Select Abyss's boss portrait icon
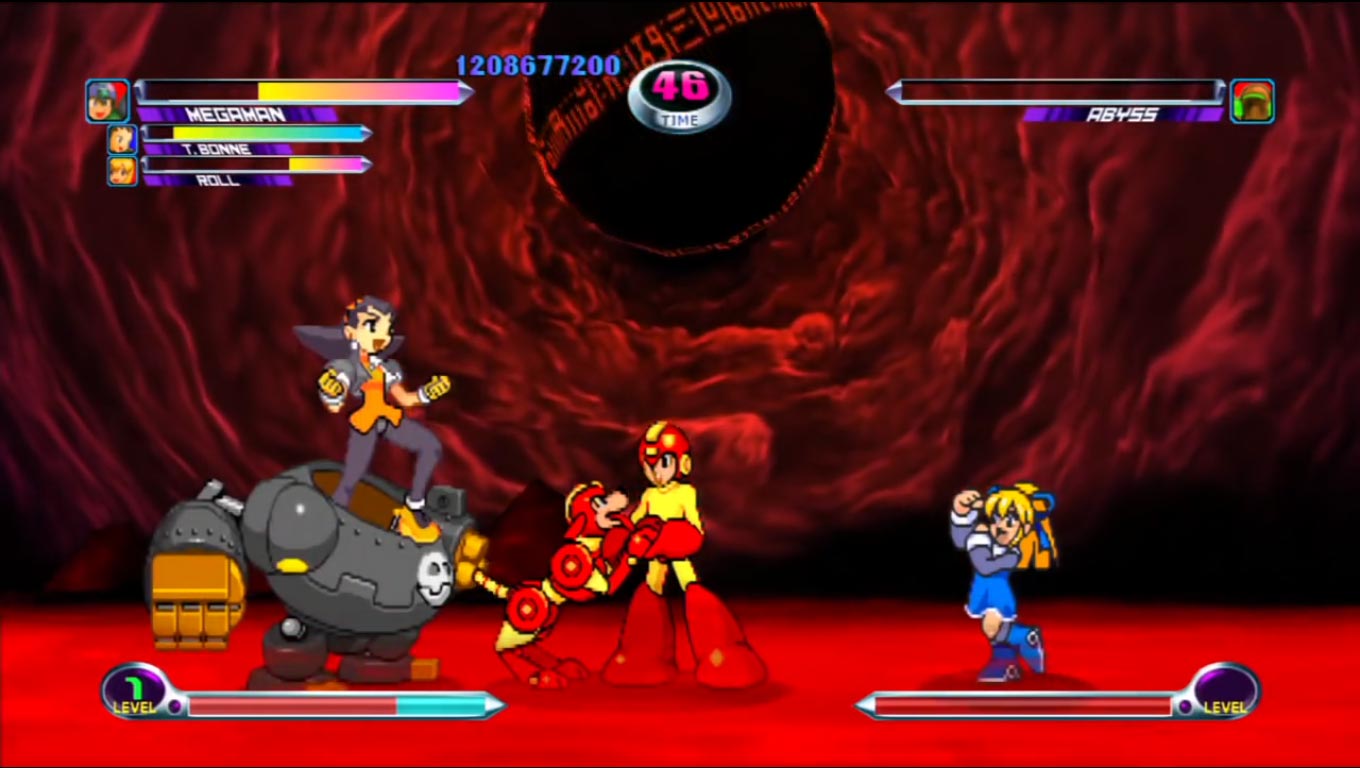 (1254, 103)
